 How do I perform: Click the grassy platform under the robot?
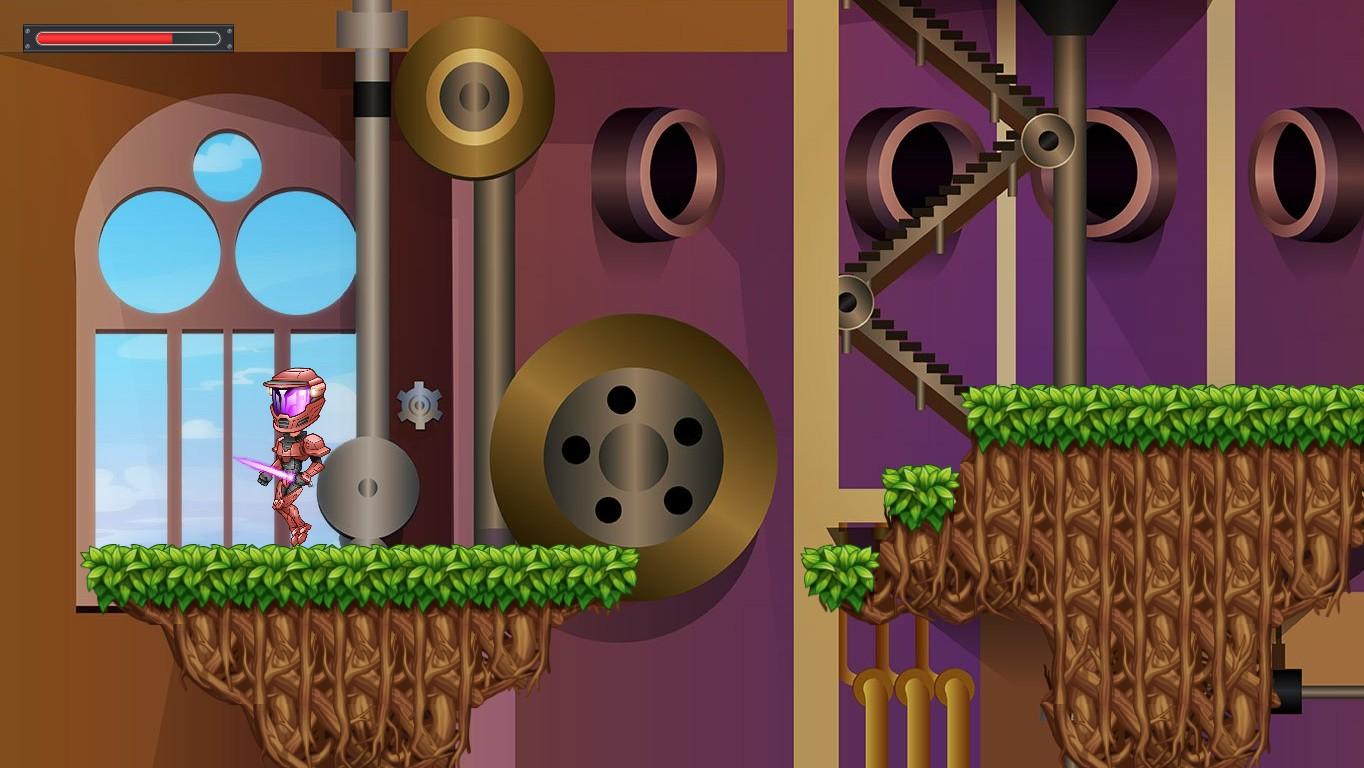300,570
